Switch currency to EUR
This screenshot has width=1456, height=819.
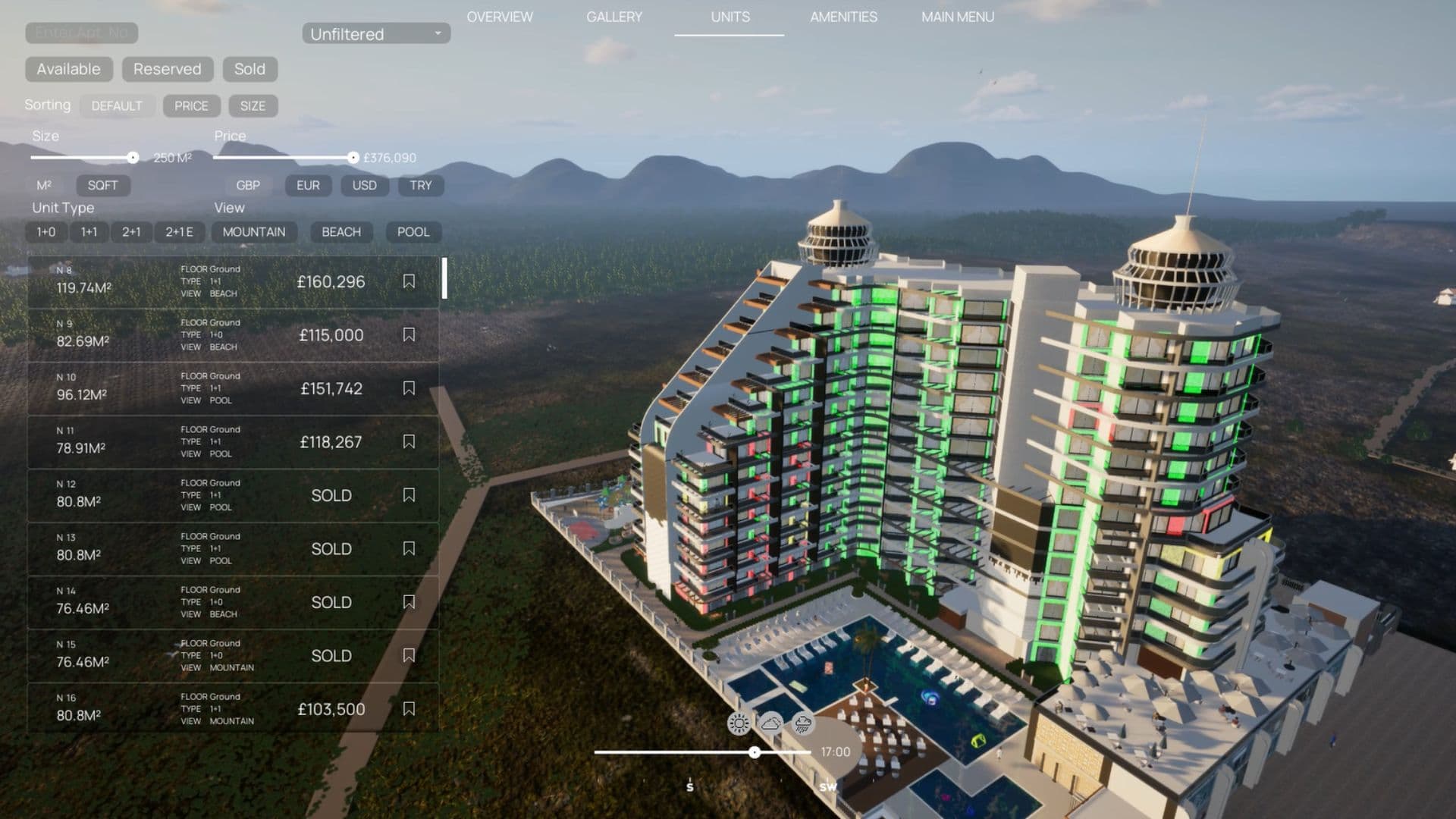[x=306, y=186]
